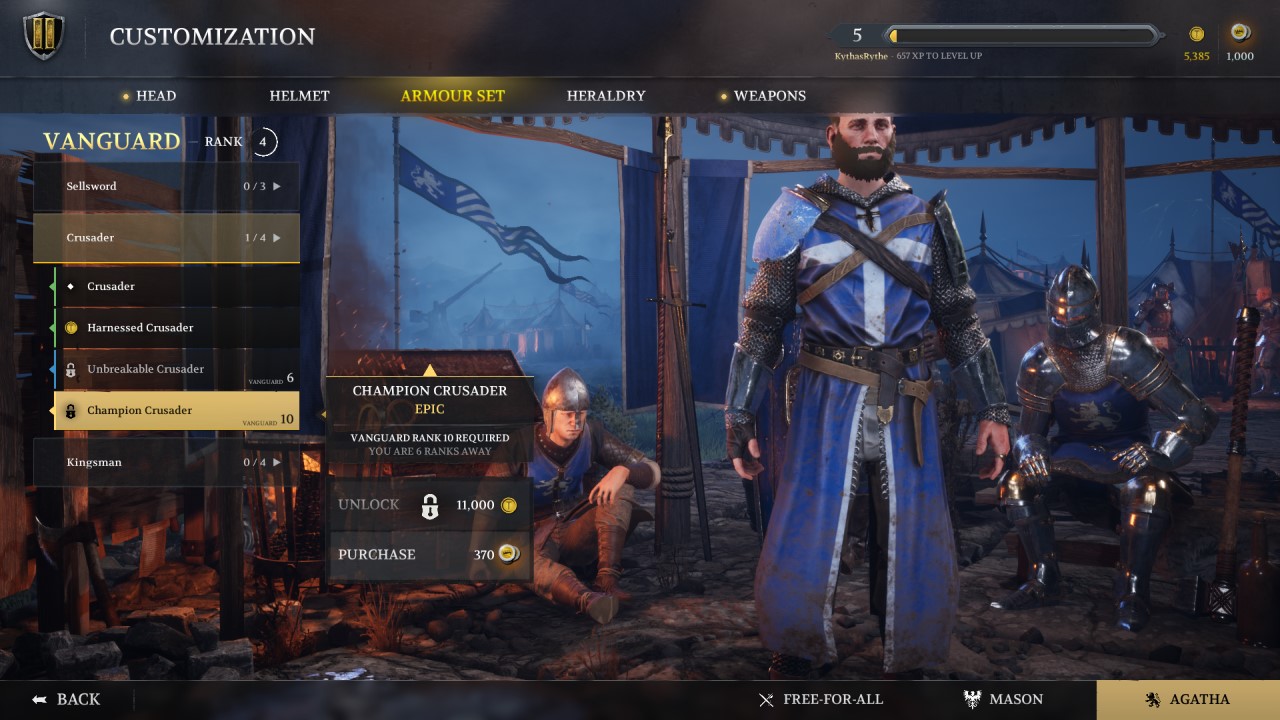
Task: Click the lock icon on Champion Crusader
Action: click(68, 410)
